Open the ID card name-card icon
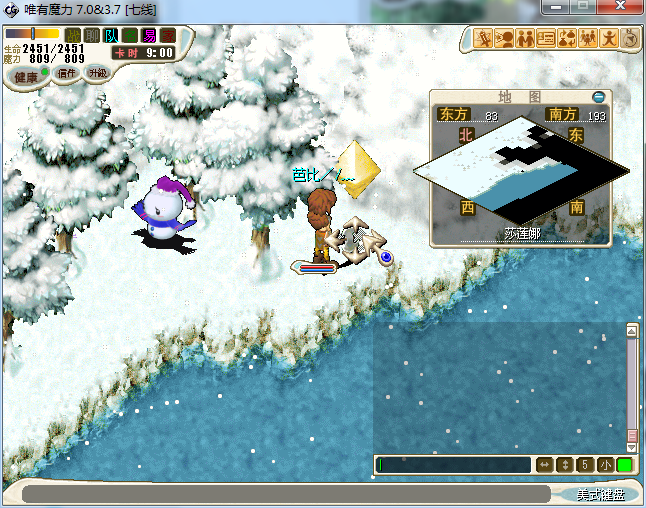Image resolution: width=646 pixels, height=508 pixels. [546, 39]
